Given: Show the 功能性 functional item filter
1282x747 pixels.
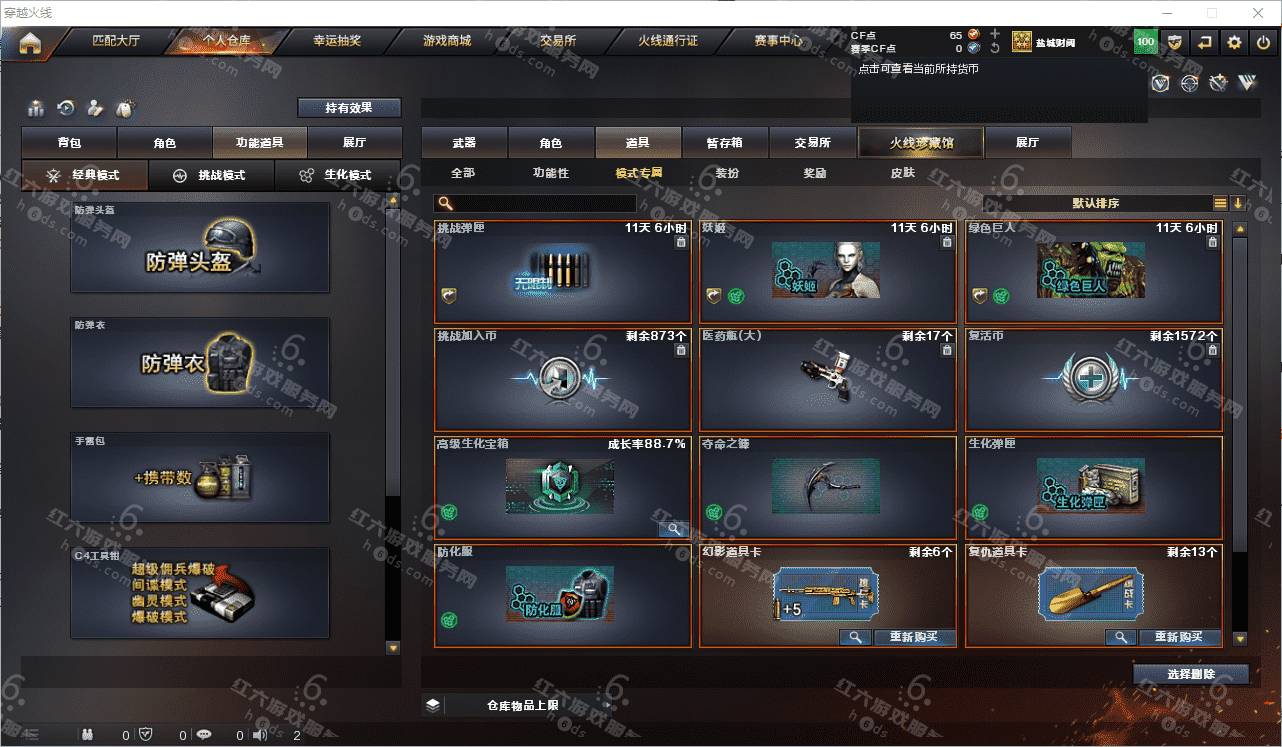Looking at the screenshot, I should point(550,173).
